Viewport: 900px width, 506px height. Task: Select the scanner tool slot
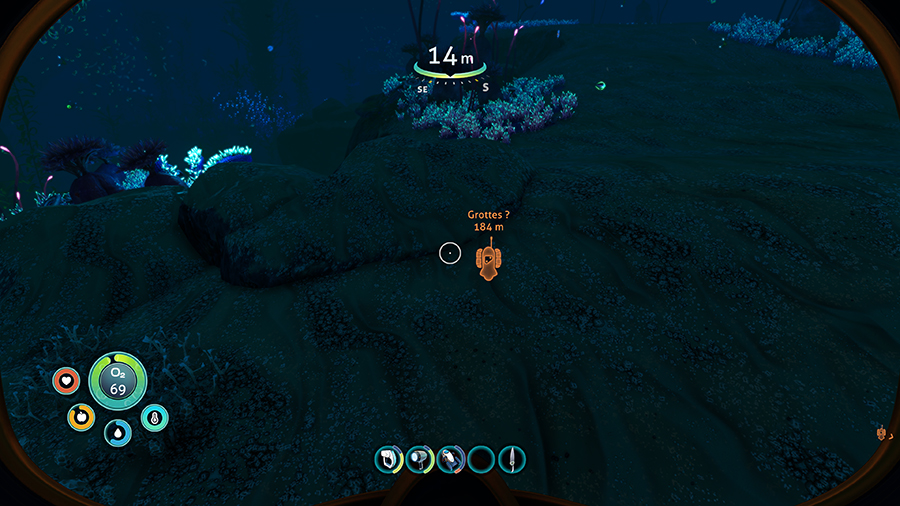[x=388, y=460]
